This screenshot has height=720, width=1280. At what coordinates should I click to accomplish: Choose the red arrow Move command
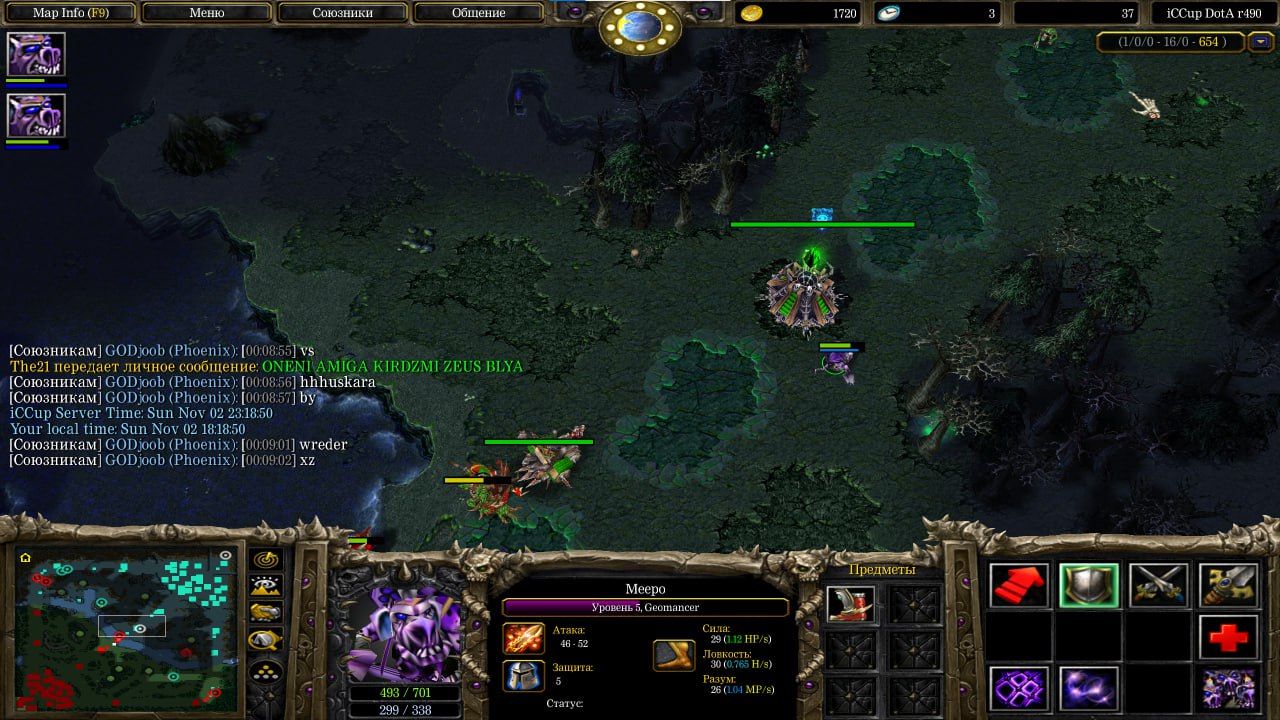1019,585
